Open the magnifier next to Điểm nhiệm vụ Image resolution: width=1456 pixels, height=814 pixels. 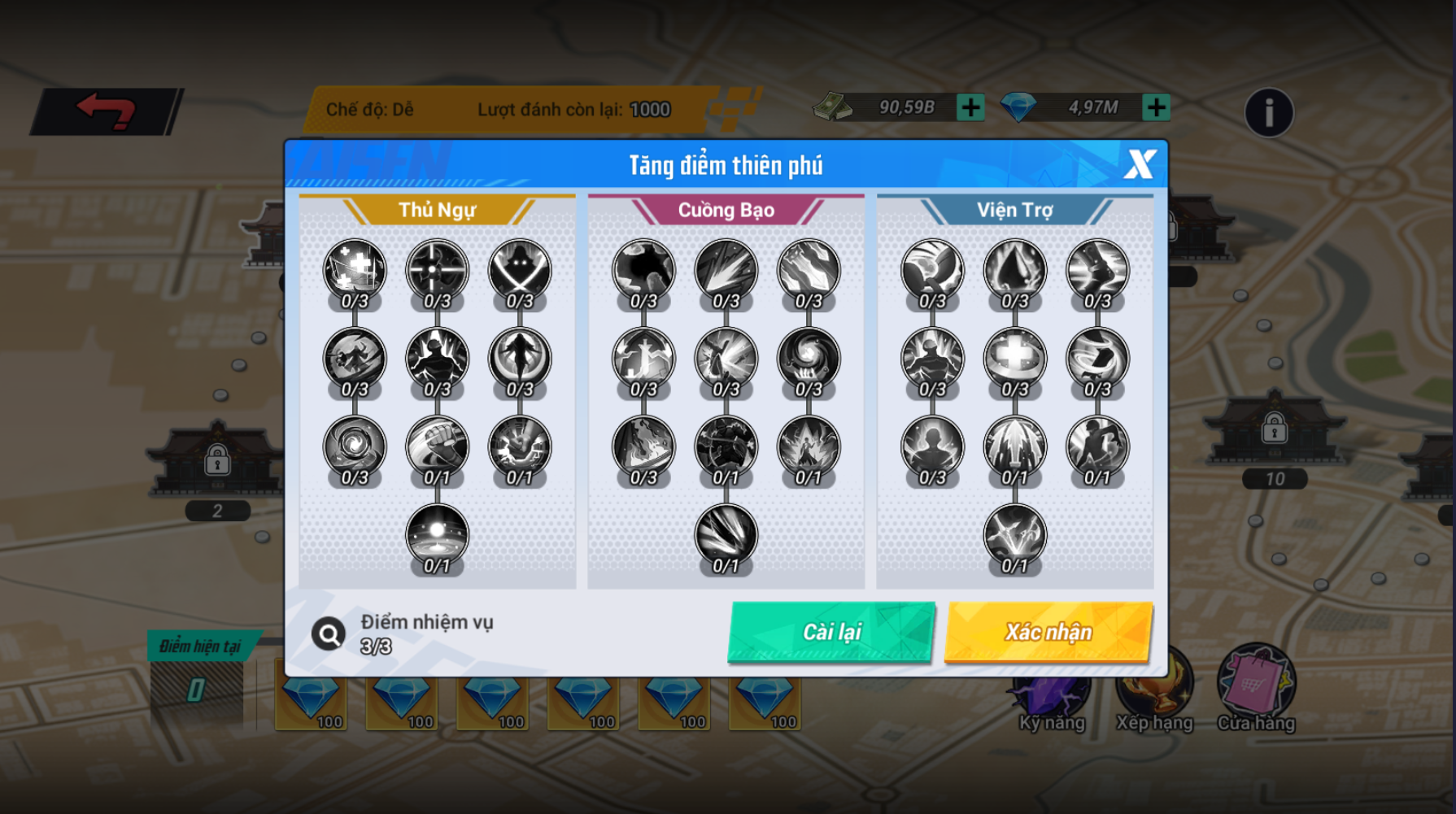(329, 633)
